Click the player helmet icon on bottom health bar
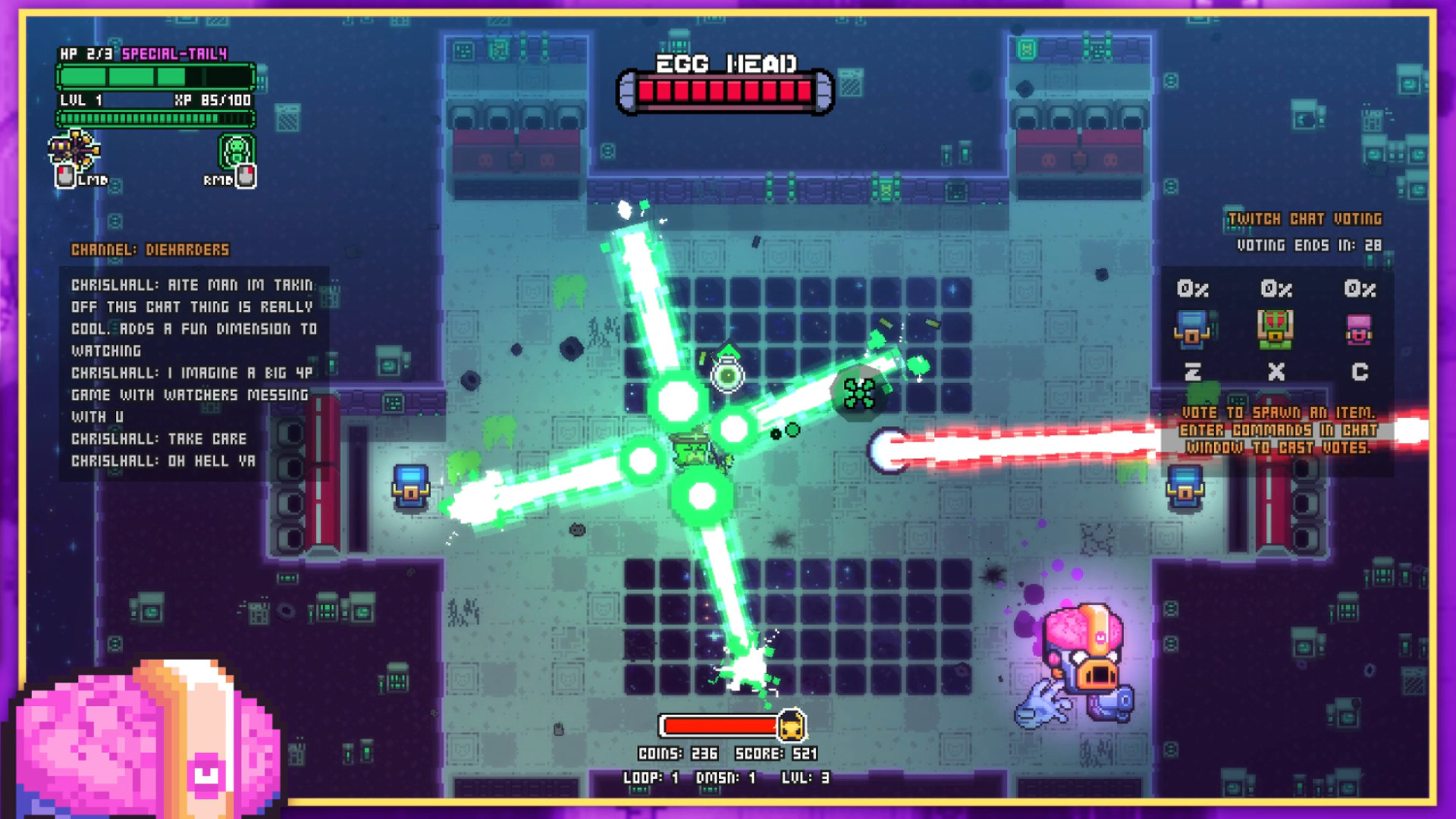 pos(793,726)
